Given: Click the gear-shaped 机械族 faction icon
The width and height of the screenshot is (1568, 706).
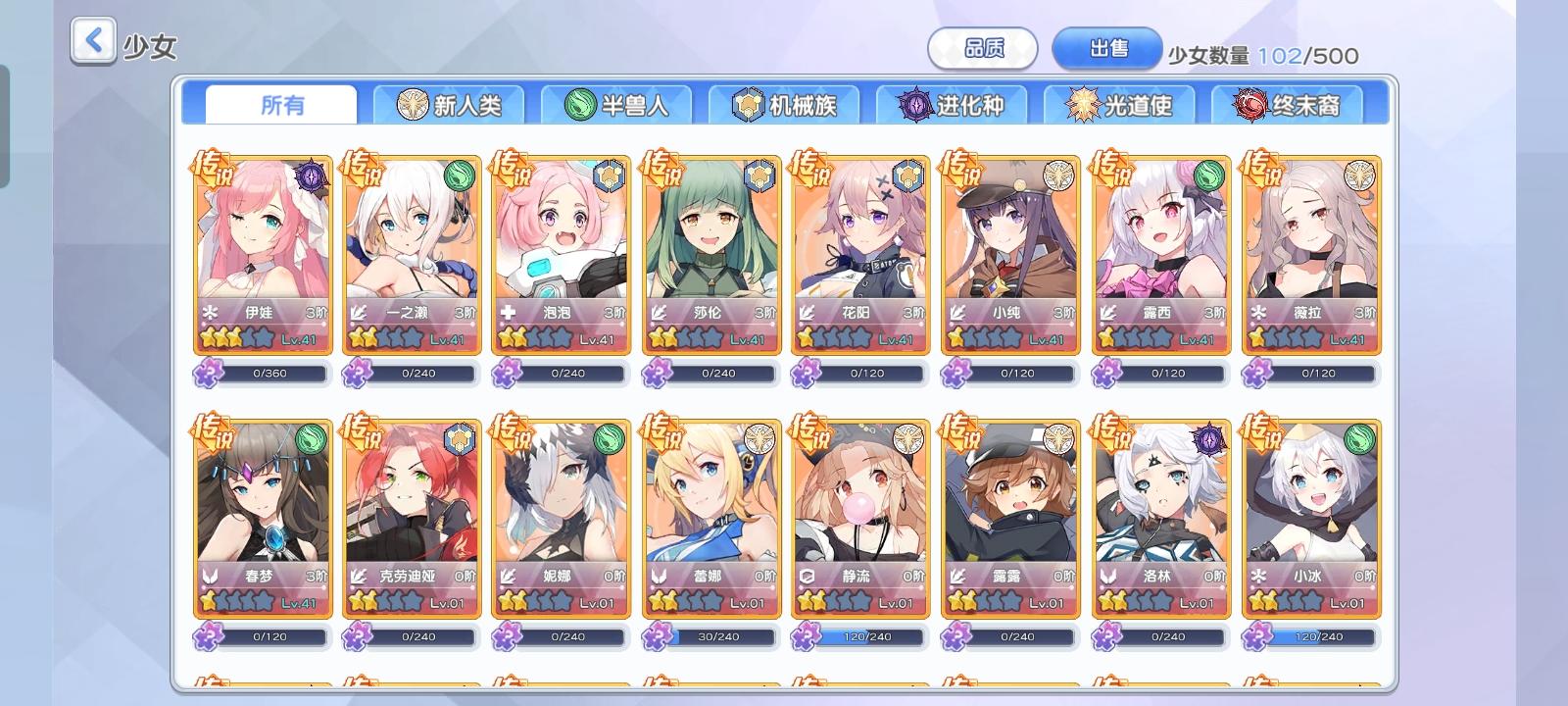Looking at the screenshot, I should point(750,105).
